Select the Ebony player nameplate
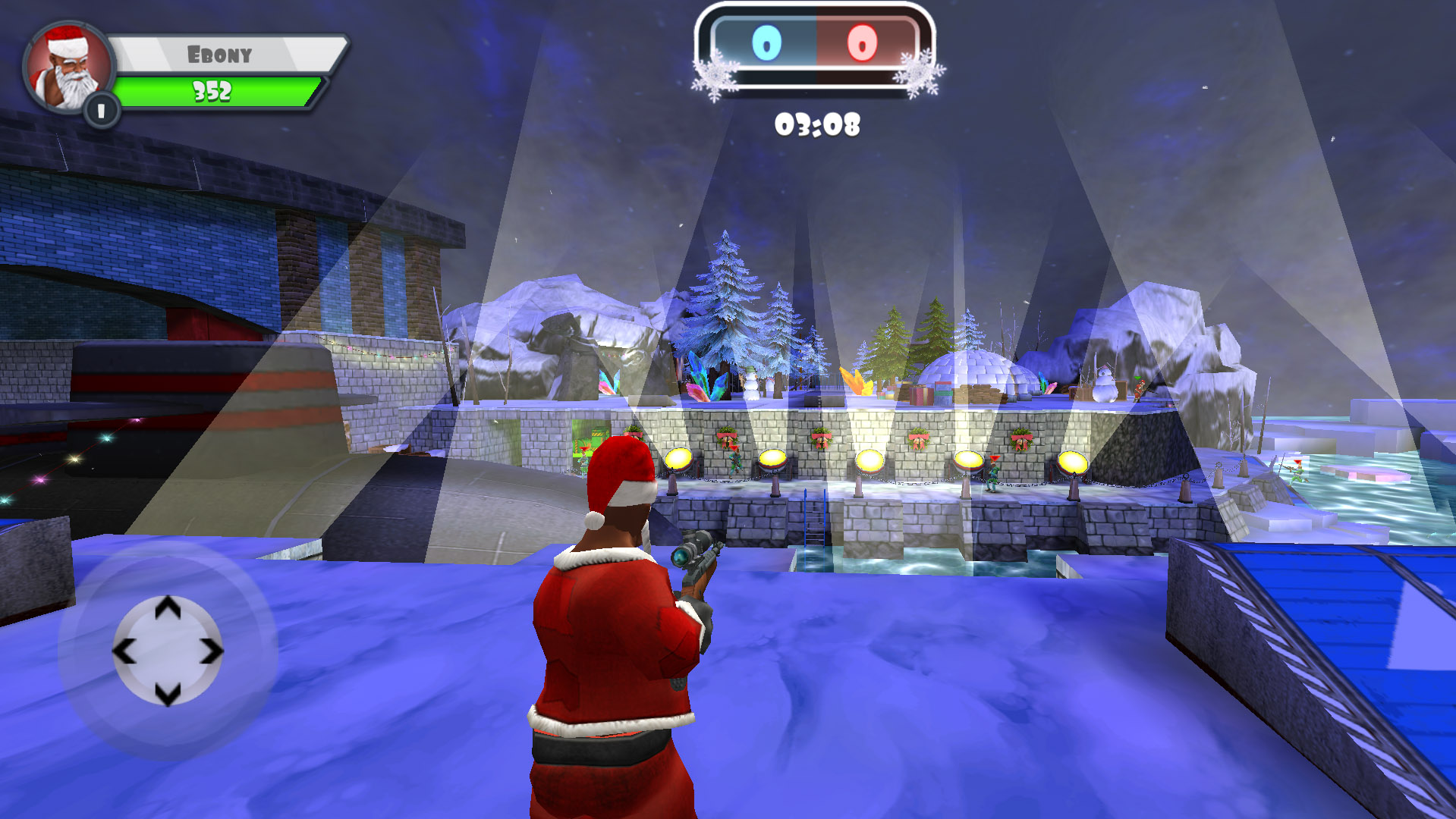Screen dimensions: 1456x819 (x=220, y=53)
